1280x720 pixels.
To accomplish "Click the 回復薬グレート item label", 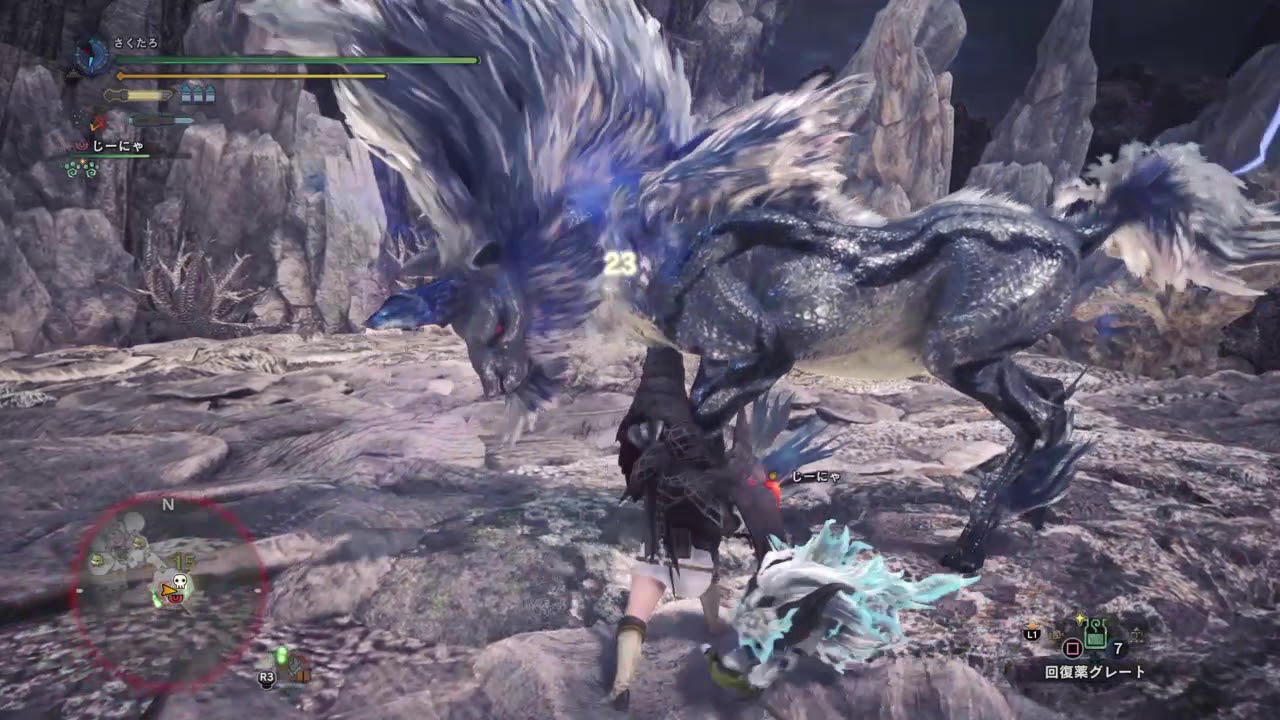I will [x=1094, y=671].
